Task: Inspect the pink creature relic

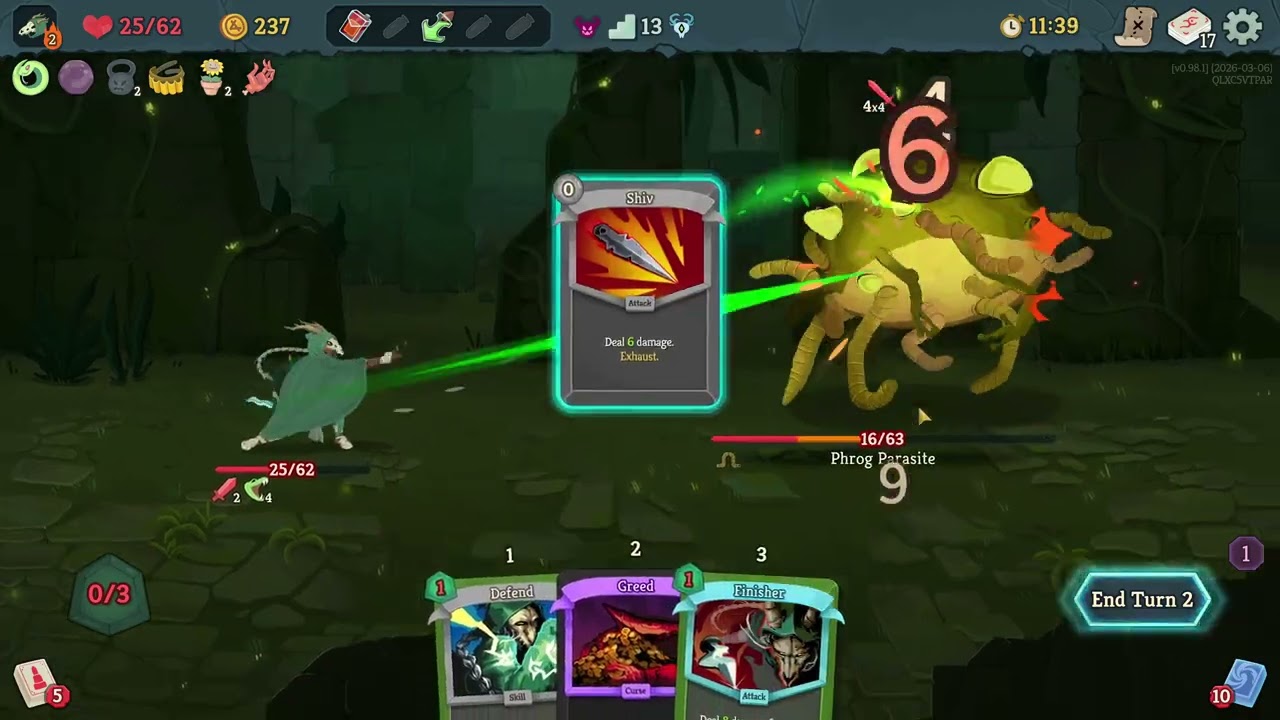Action: pyautogui.click(x=258, y=77)
